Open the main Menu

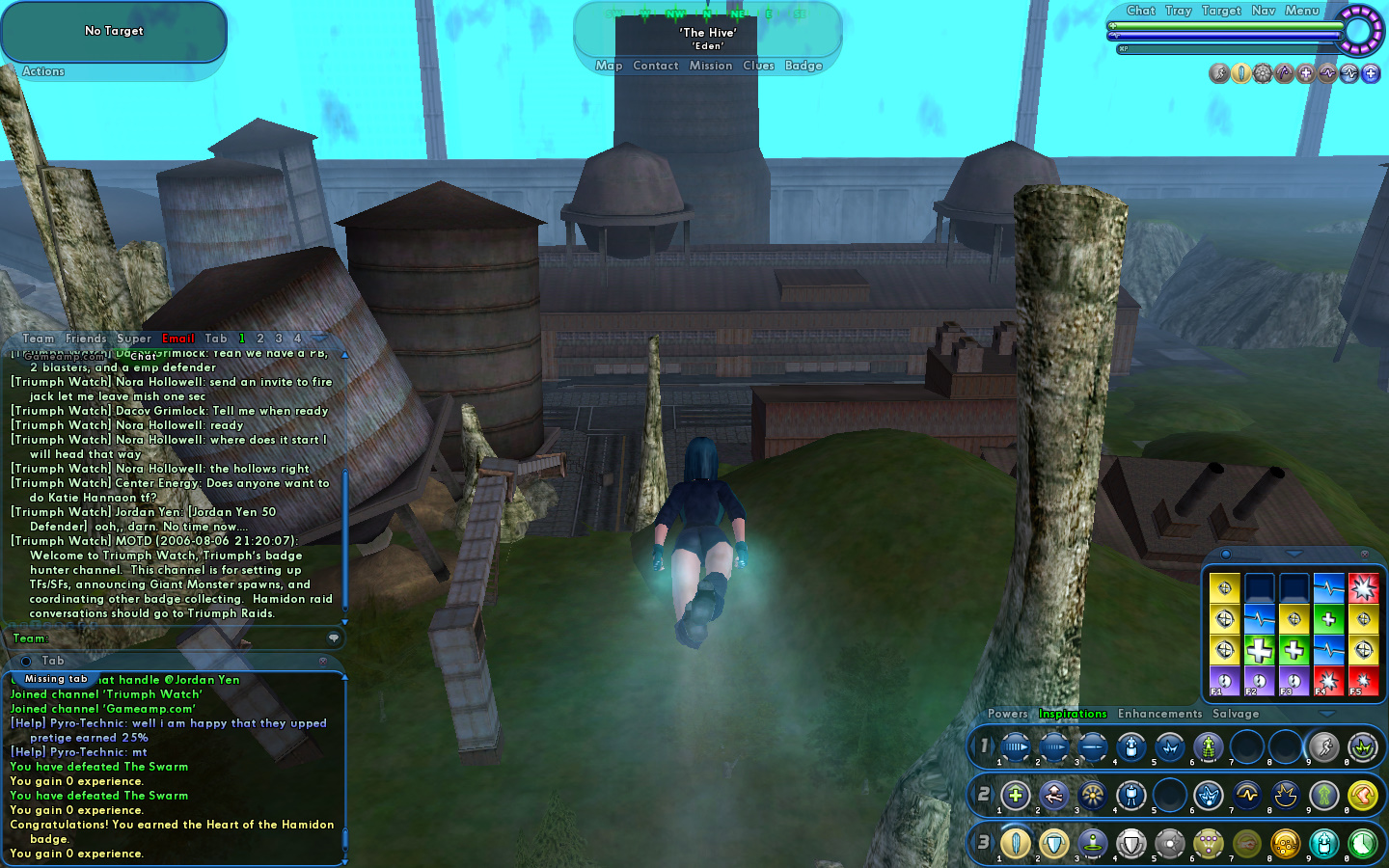[x=1301, y=11]
